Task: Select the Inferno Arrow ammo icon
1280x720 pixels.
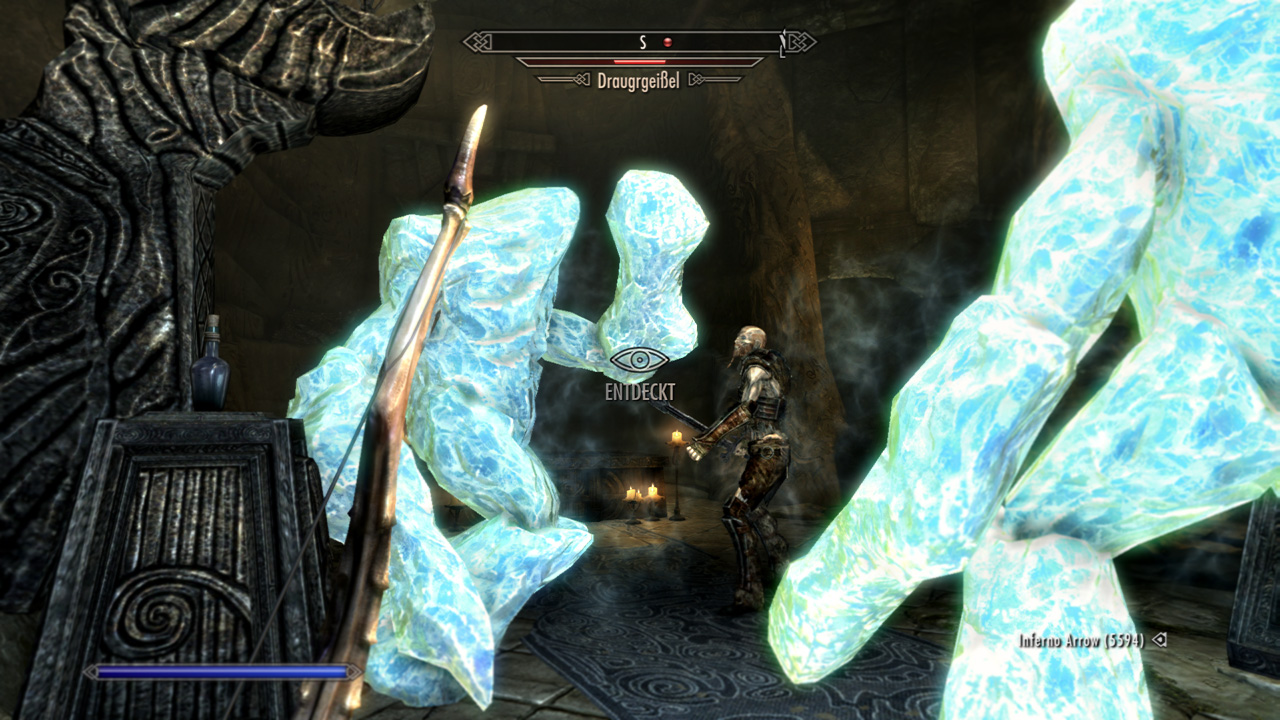Action: 1160,640
